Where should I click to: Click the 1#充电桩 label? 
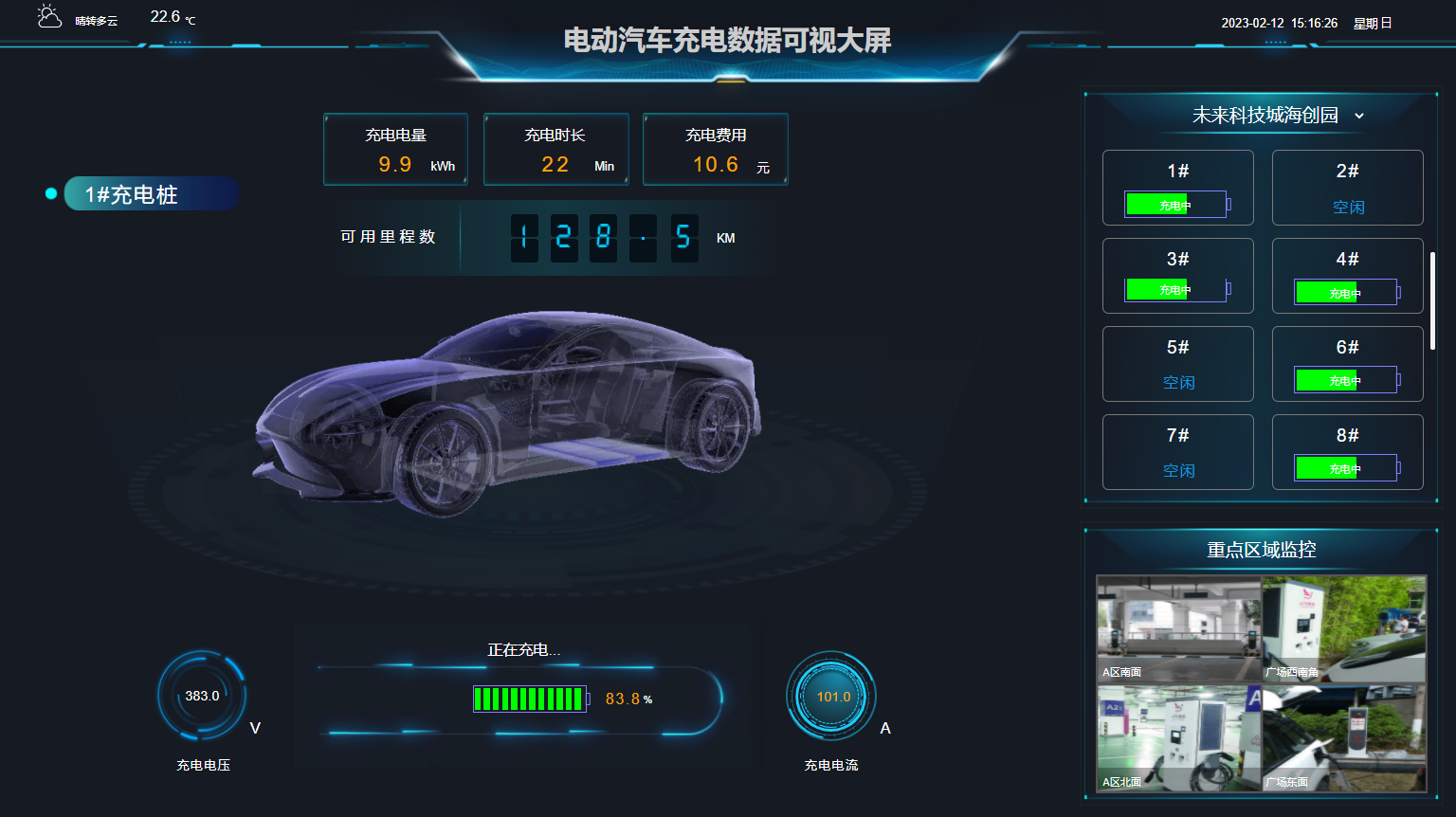[x=150, y=194]
